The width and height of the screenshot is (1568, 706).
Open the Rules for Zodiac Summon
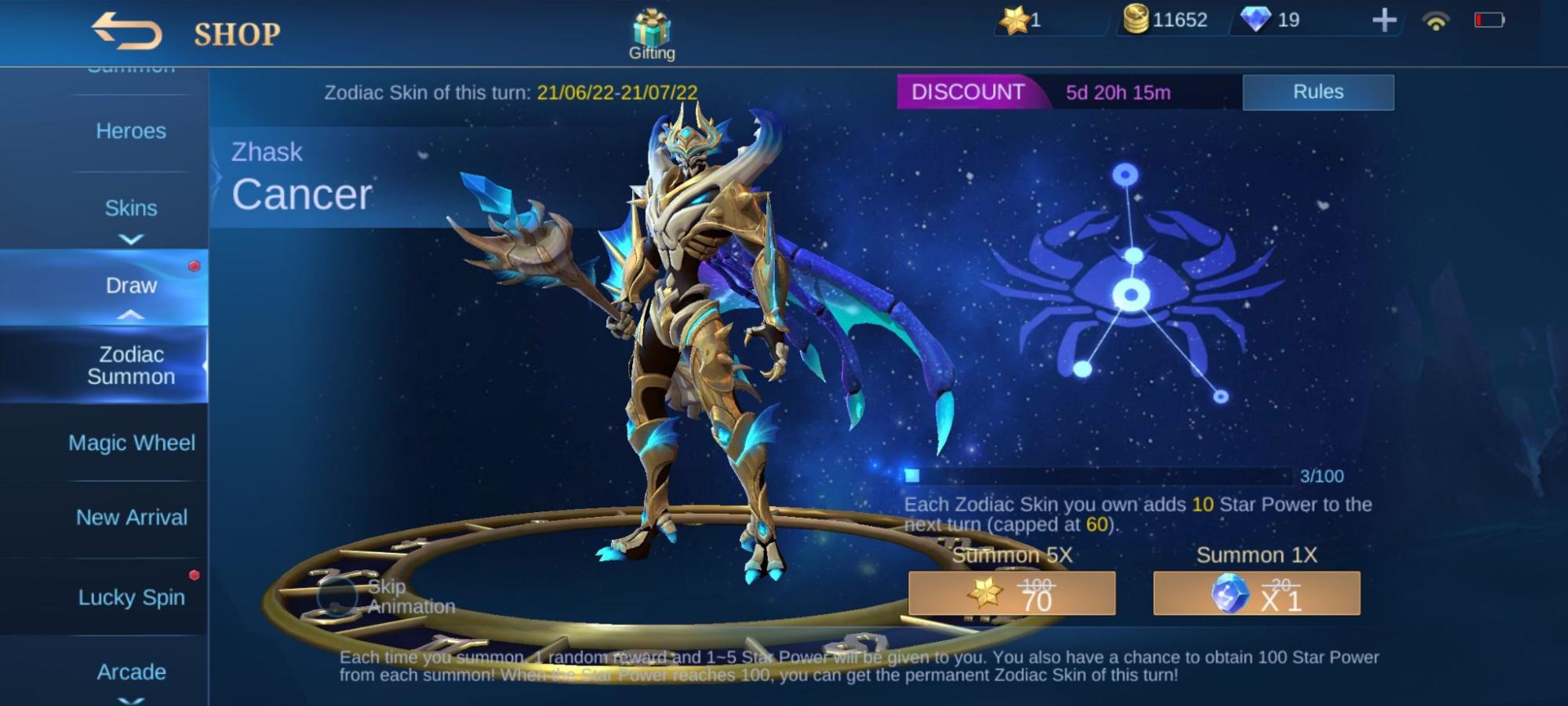click(1318, 93)
